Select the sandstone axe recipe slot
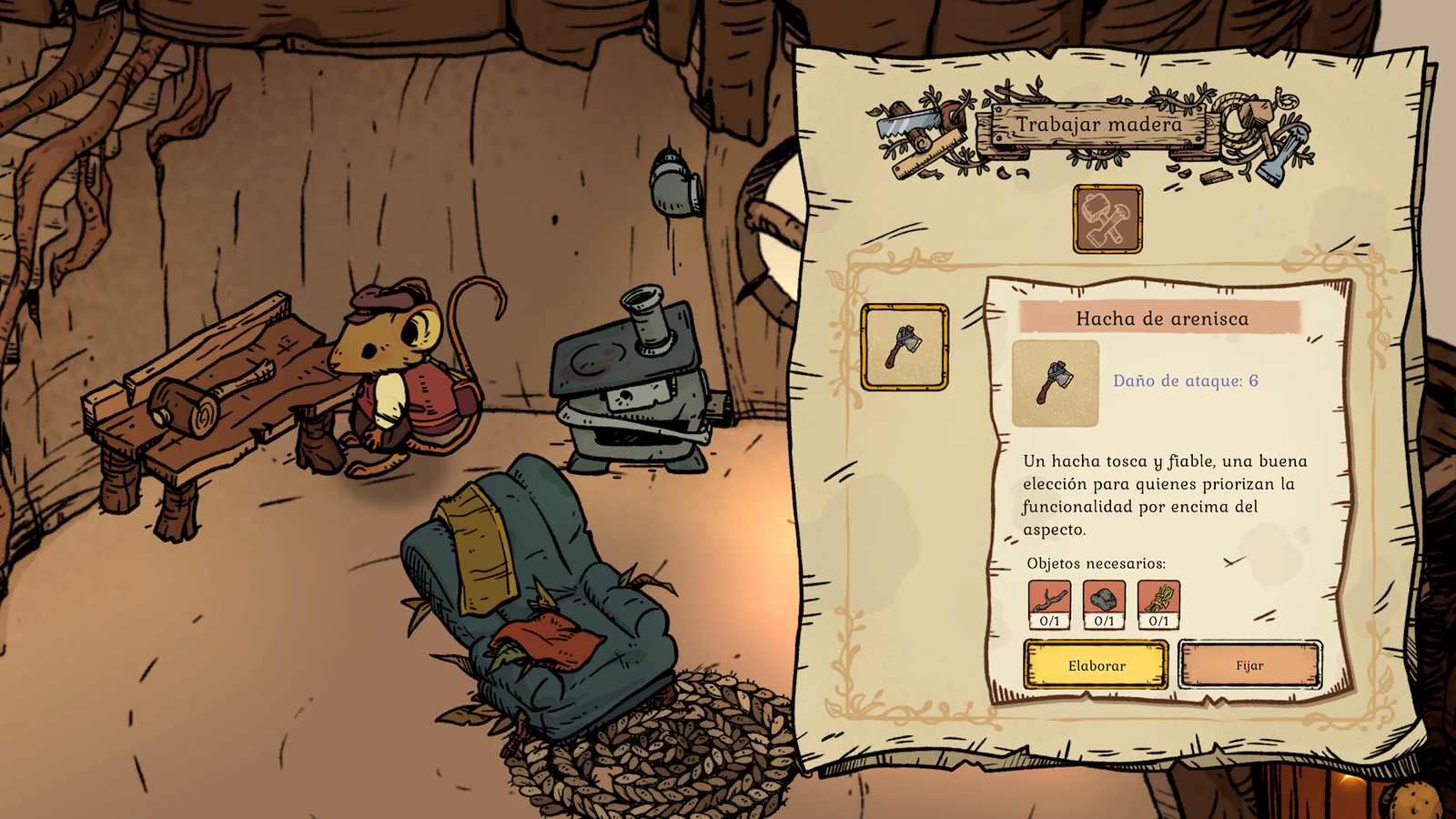This screenshot has width=1456, height=819. click(905, 348)
